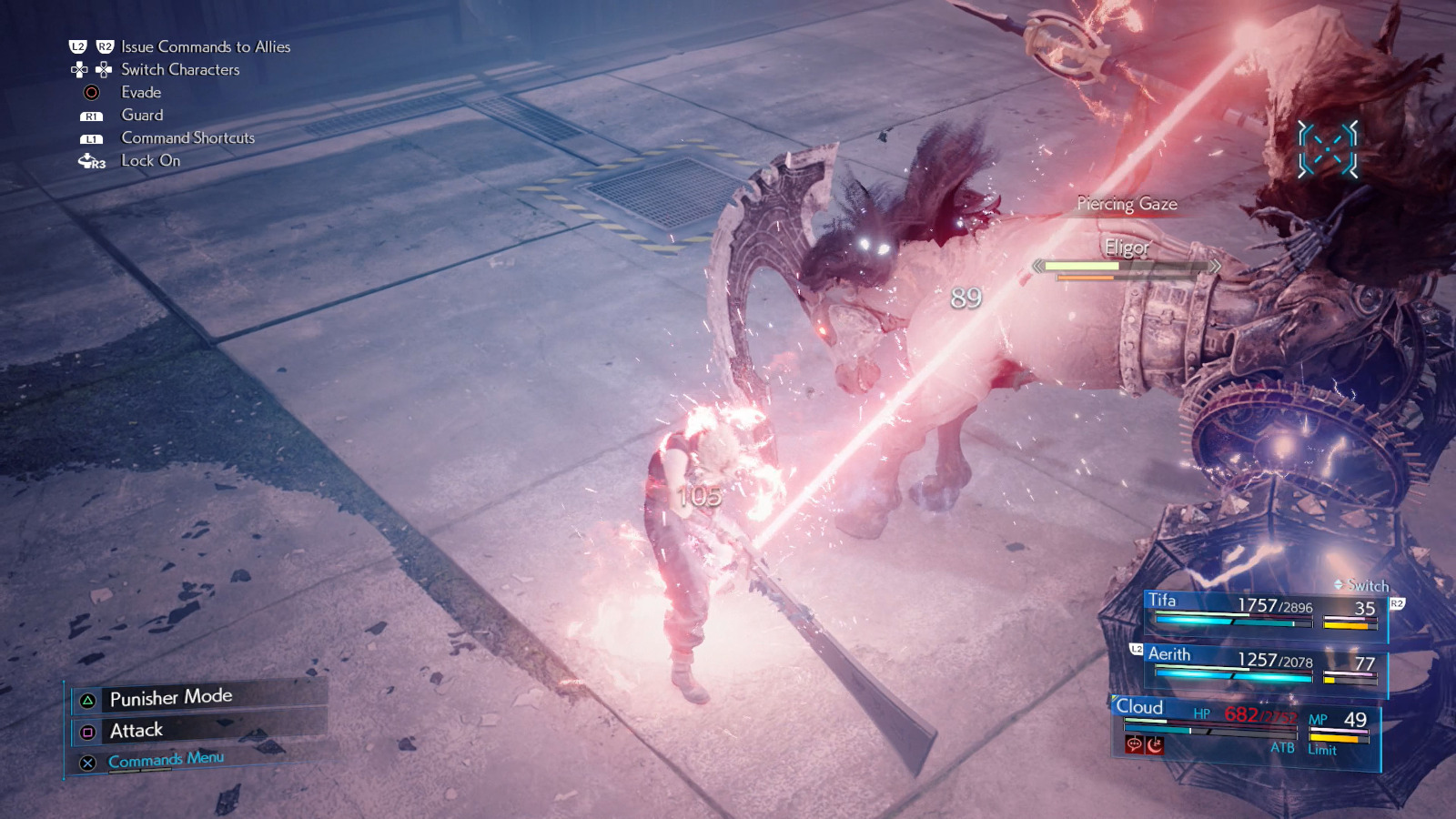Select Punisher Mode command

pyautogui.click(x=171, y=698)
